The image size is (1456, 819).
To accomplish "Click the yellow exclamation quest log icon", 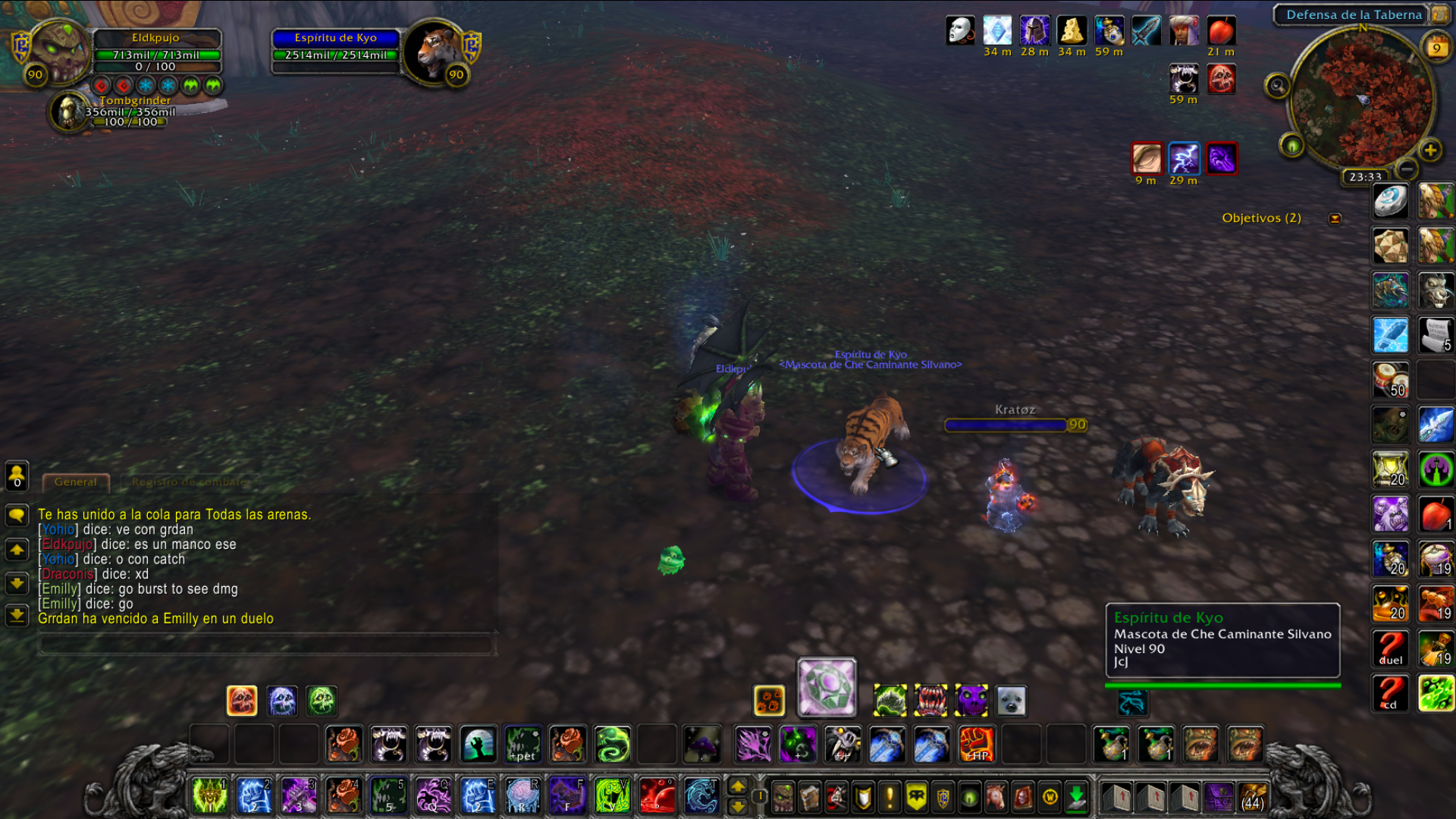I will point(890,797).
